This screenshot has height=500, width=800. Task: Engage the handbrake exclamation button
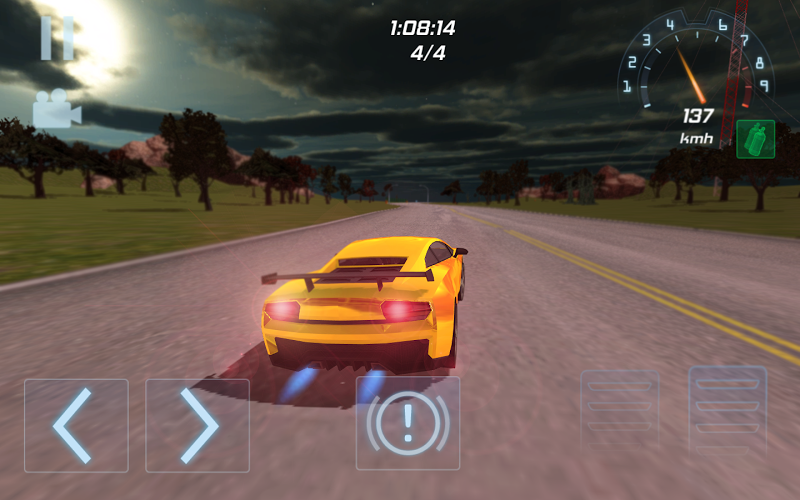408,424
